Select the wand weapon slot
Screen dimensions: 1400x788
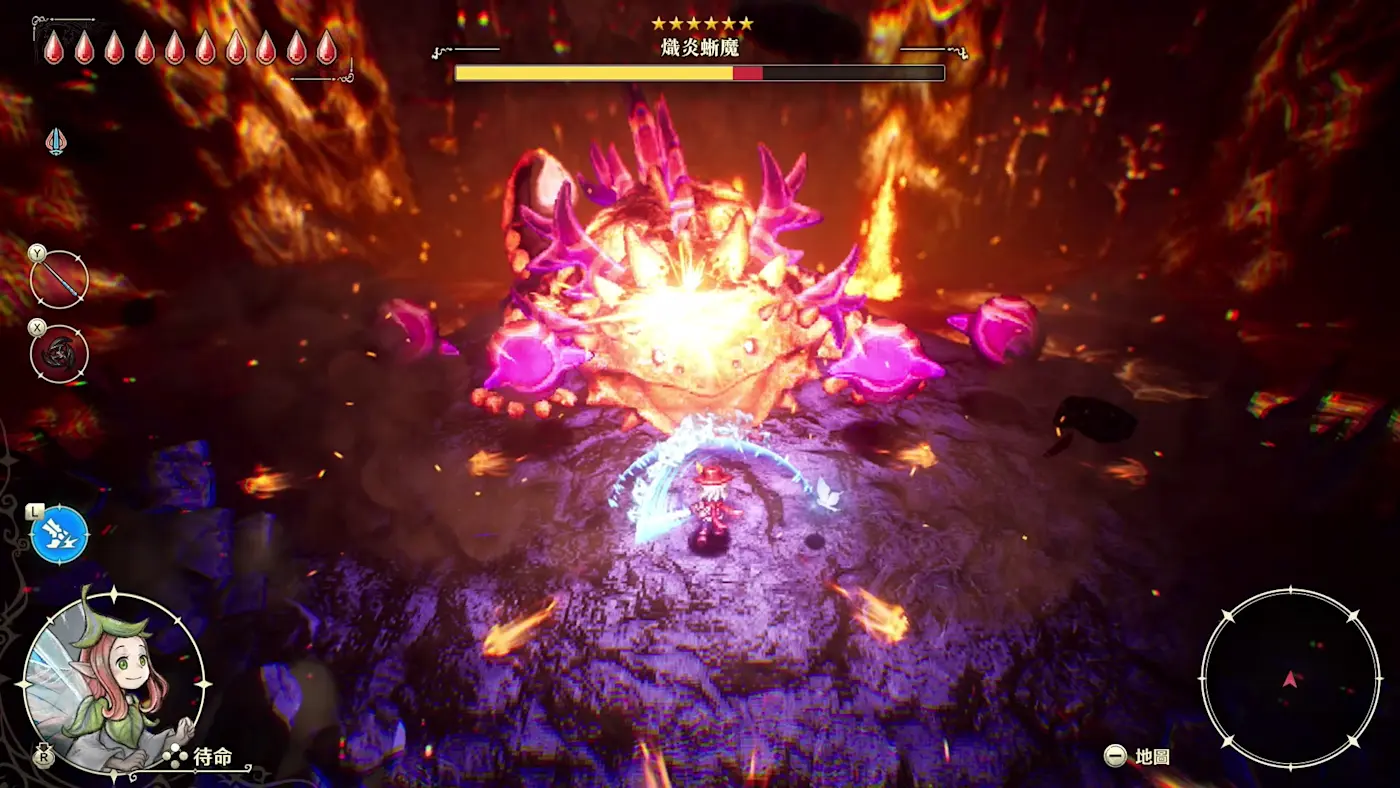[60, 280]
